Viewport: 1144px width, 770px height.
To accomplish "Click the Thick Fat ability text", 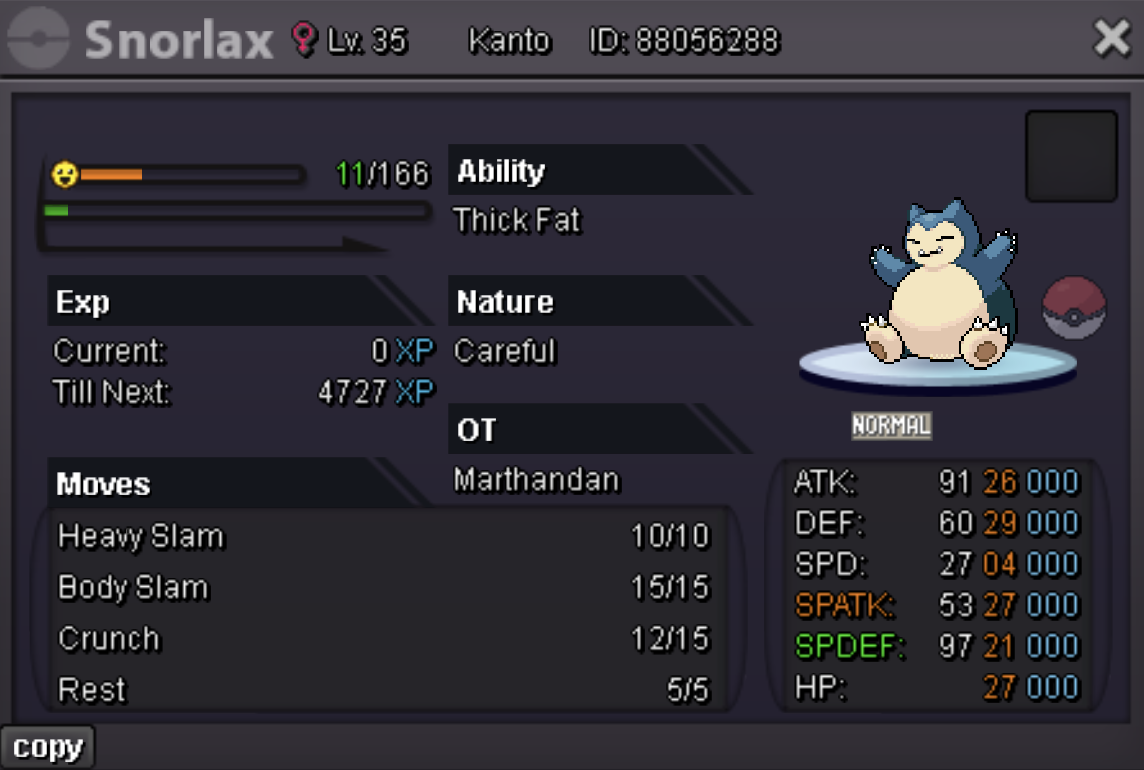I will (517, 220).
